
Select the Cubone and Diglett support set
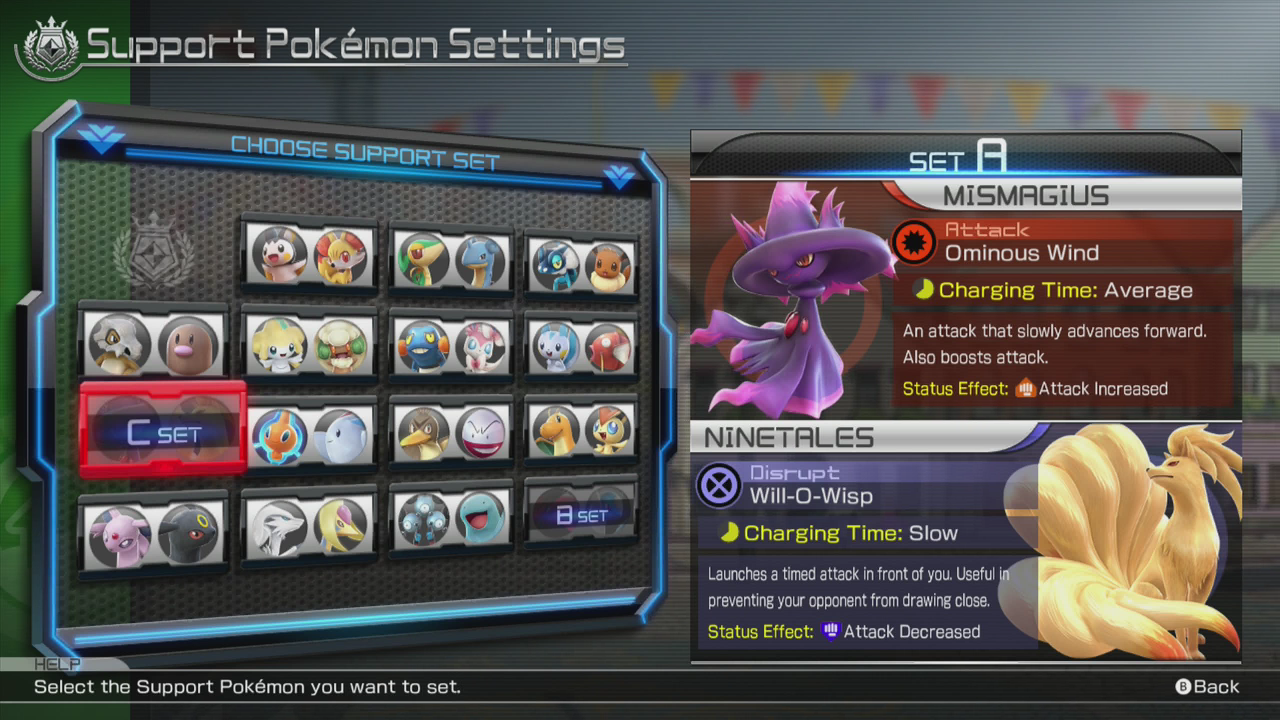point(153,344)
